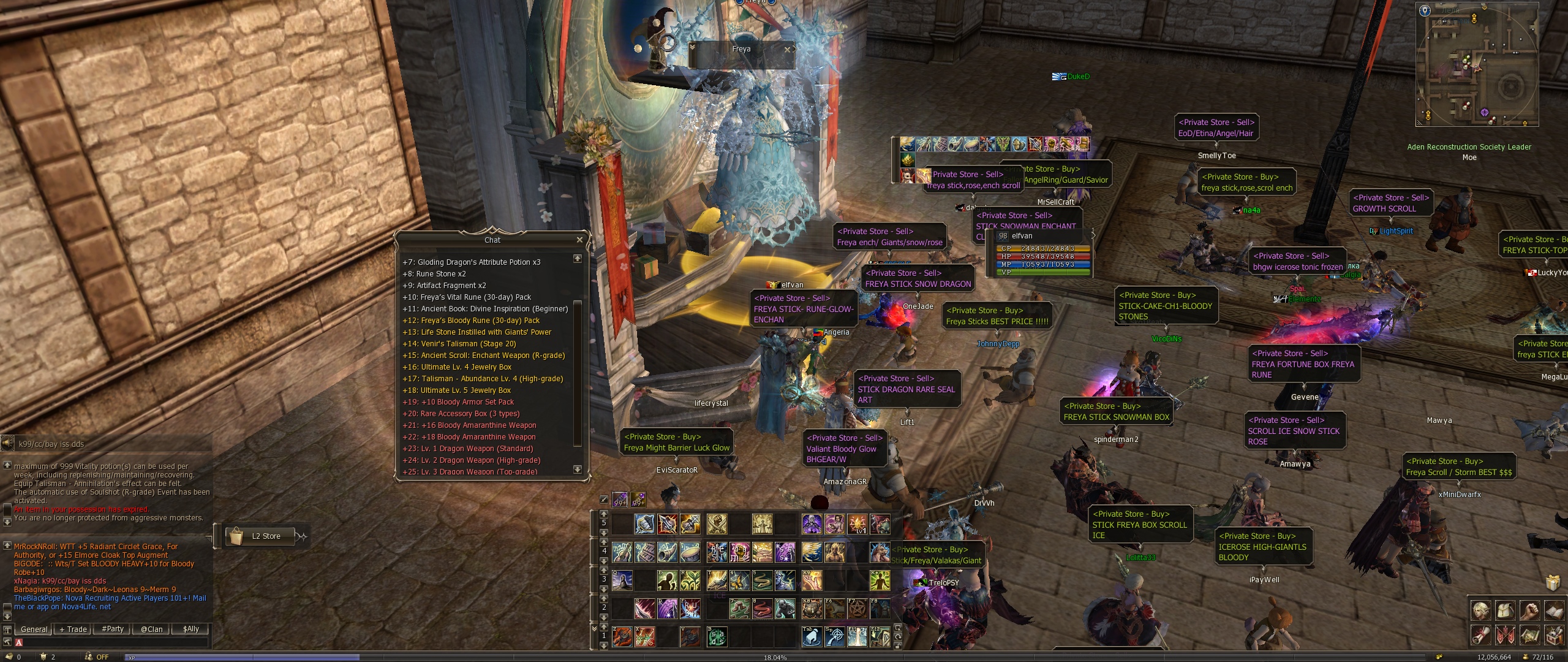Open the minimap
The image size is (1568, 662).
pyautogui.click(x=1476, y=64)
